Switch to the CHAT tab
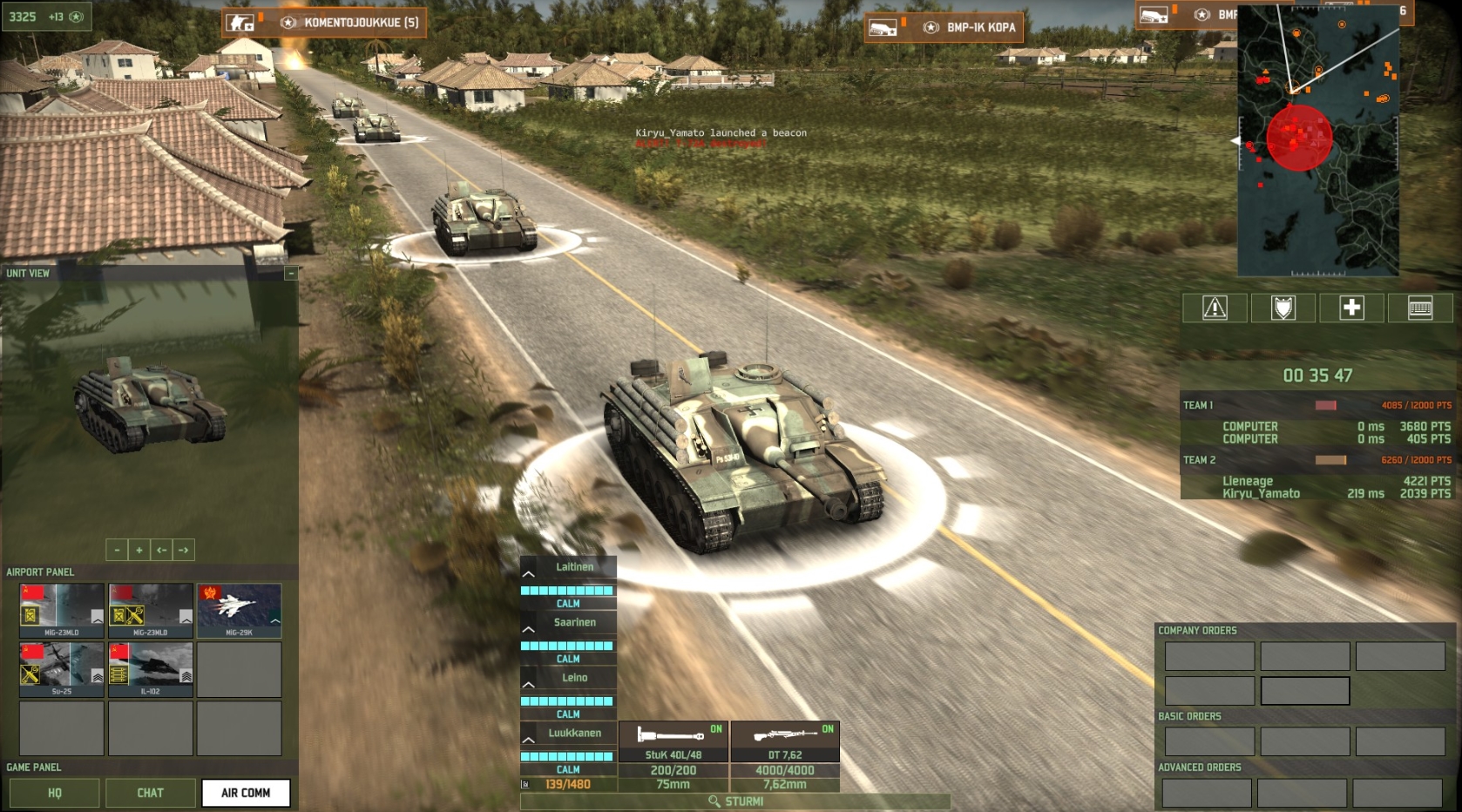 [x=150, y=793]
